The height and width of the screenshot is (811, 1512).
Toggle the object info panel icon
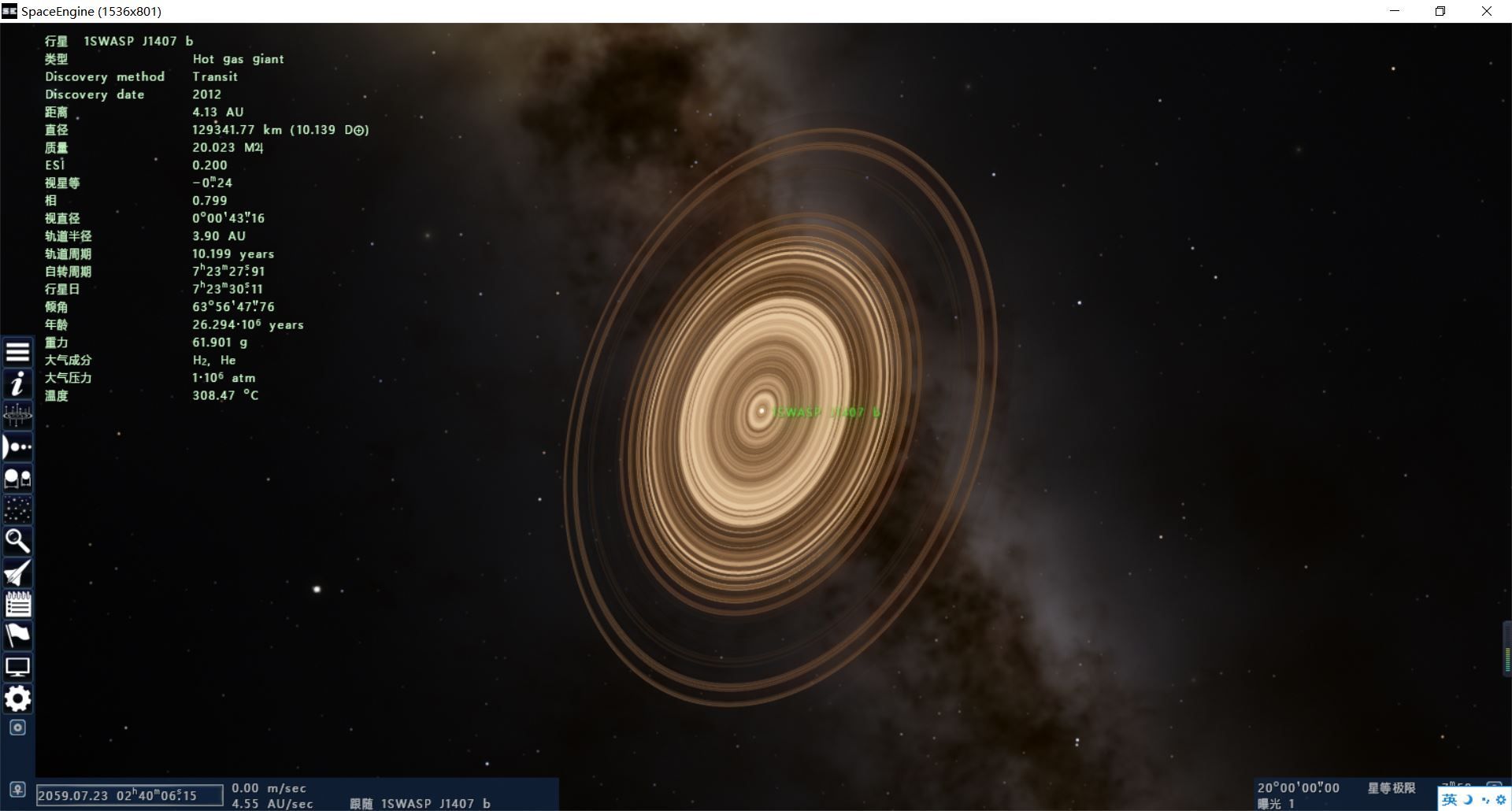(x=17, y=384)
